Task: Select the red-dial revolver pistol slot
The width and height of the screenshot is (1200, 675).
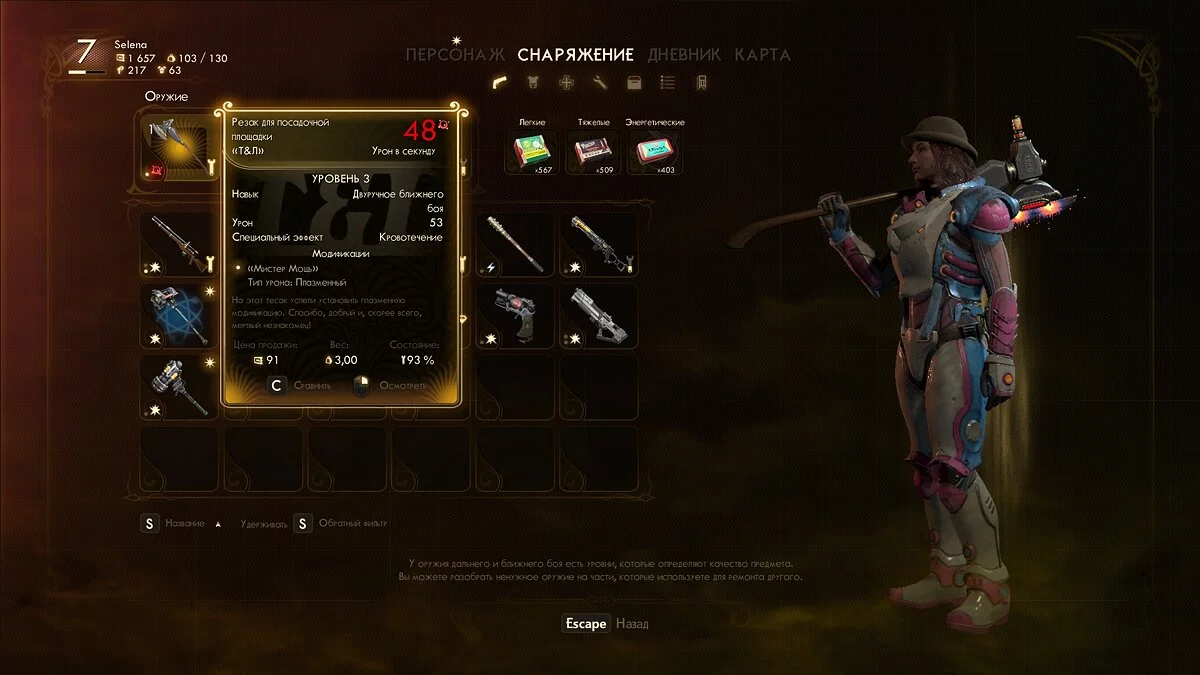Action: pos(515,314)
